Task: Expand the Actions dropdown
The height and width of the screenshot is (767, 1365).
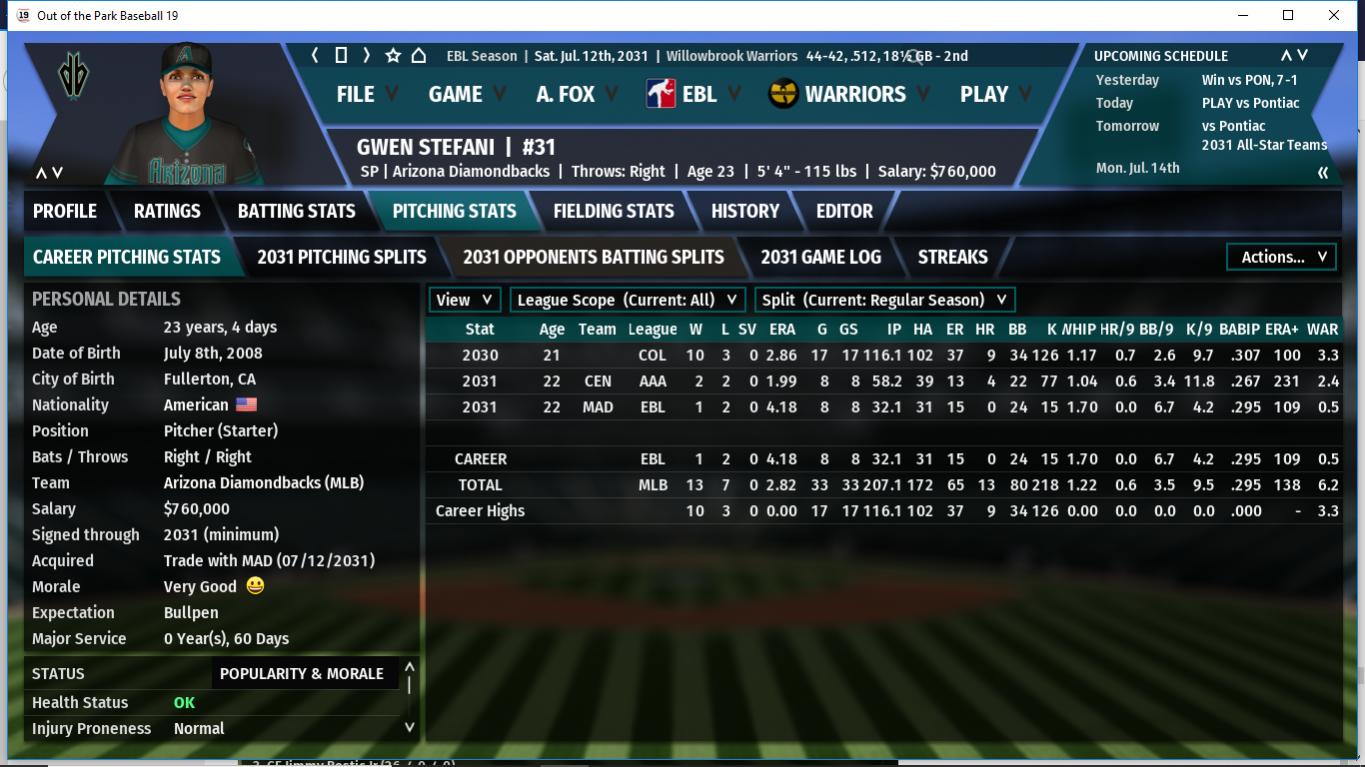Action: click(1281, 257)
